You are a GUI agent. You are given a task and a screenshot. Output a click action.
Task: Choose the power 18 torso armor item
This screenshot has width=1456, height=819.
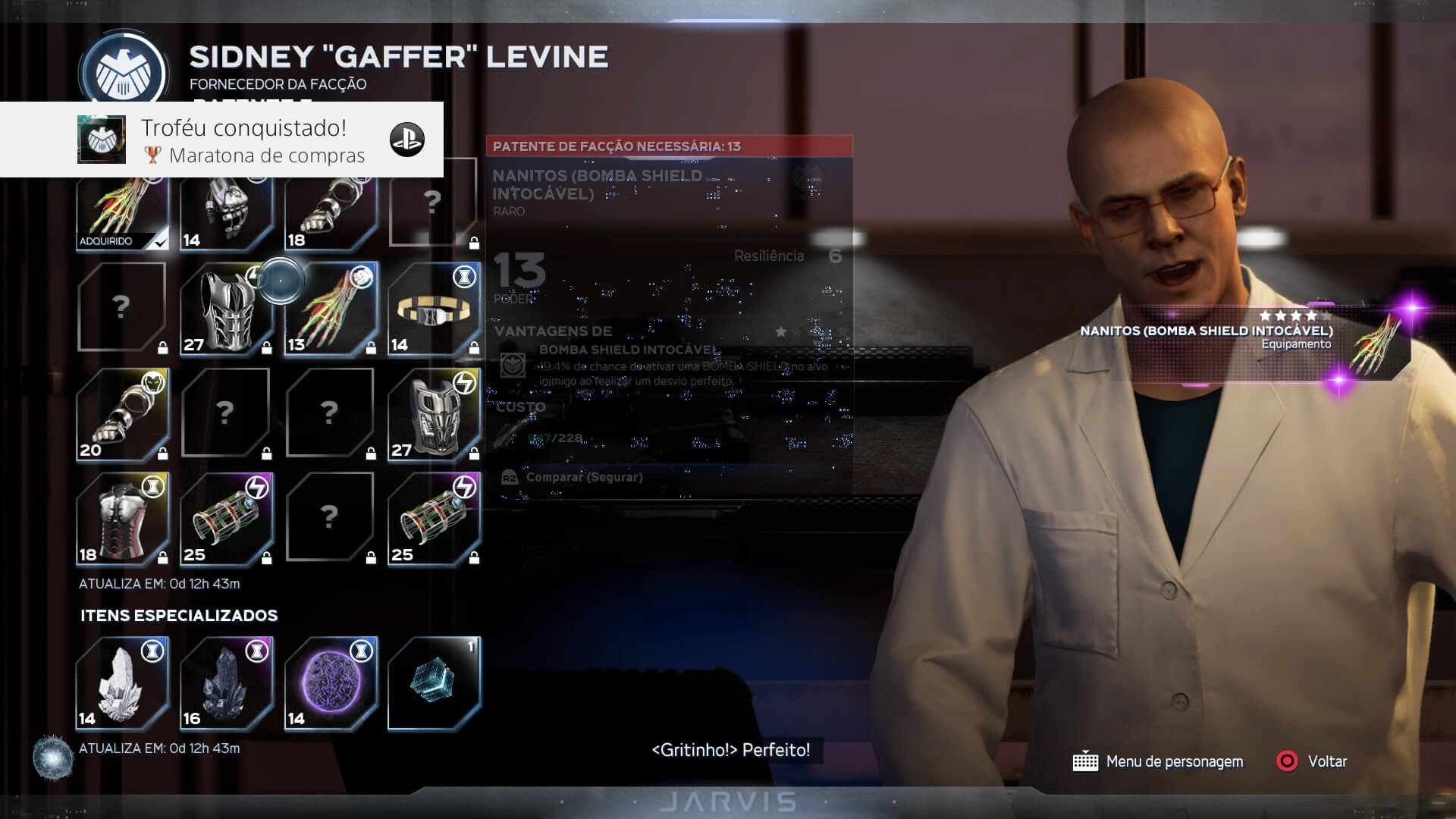122,519
